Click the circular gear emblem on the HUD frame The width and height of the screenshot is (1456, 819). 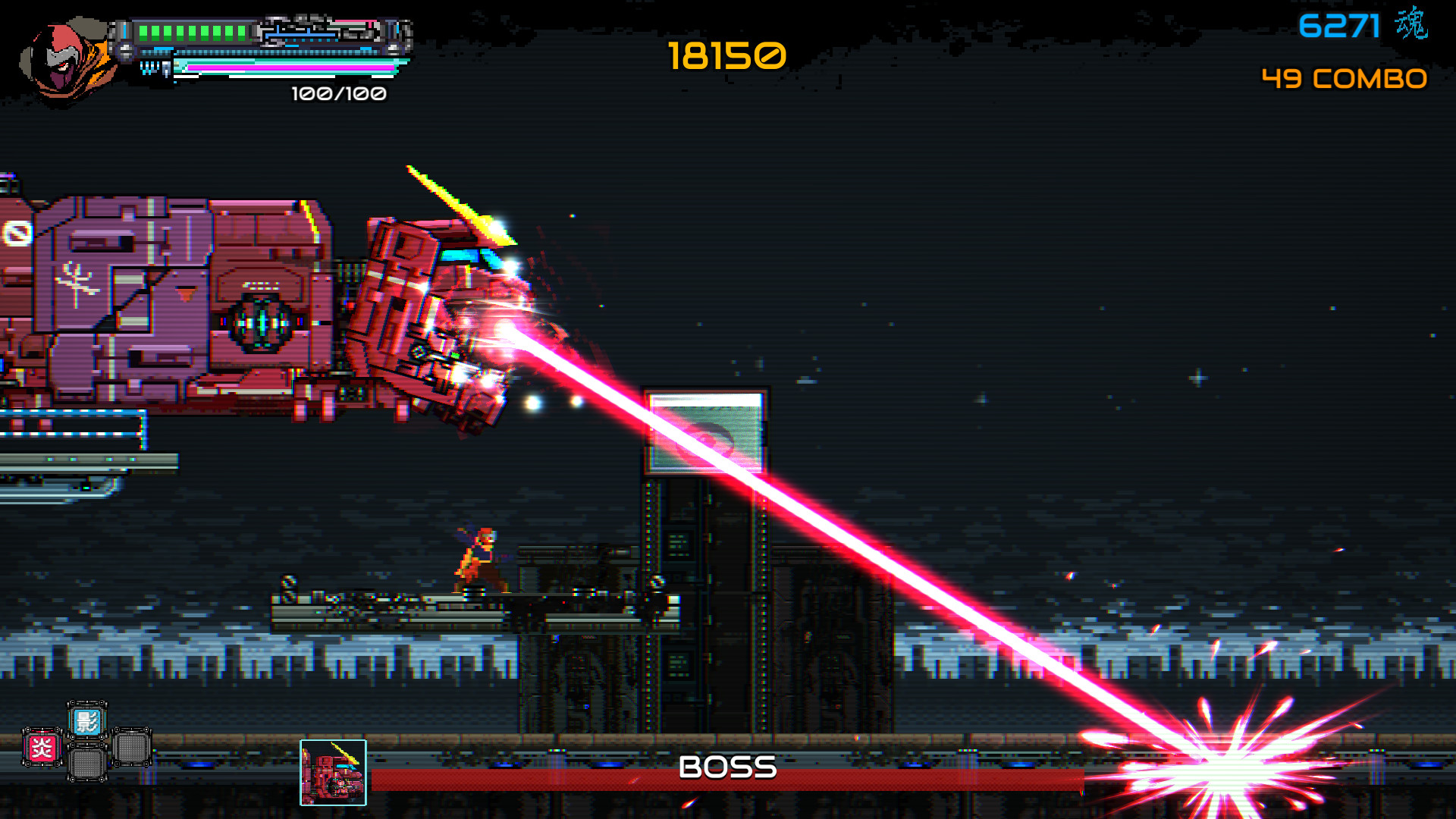click(126, 52)
